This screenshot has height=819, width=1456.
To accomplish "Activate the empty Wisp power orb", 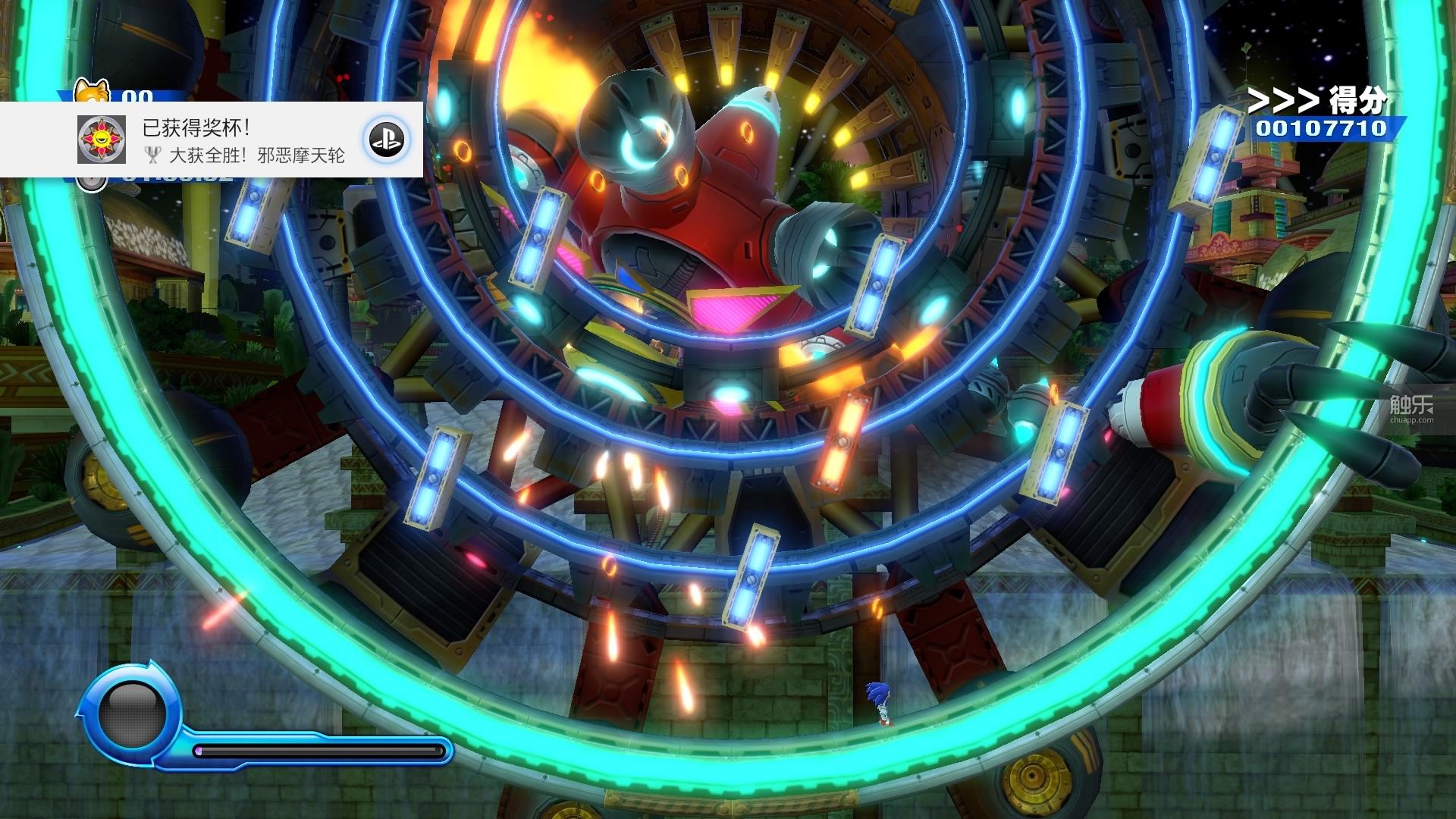I will click(x=132, y=714).
